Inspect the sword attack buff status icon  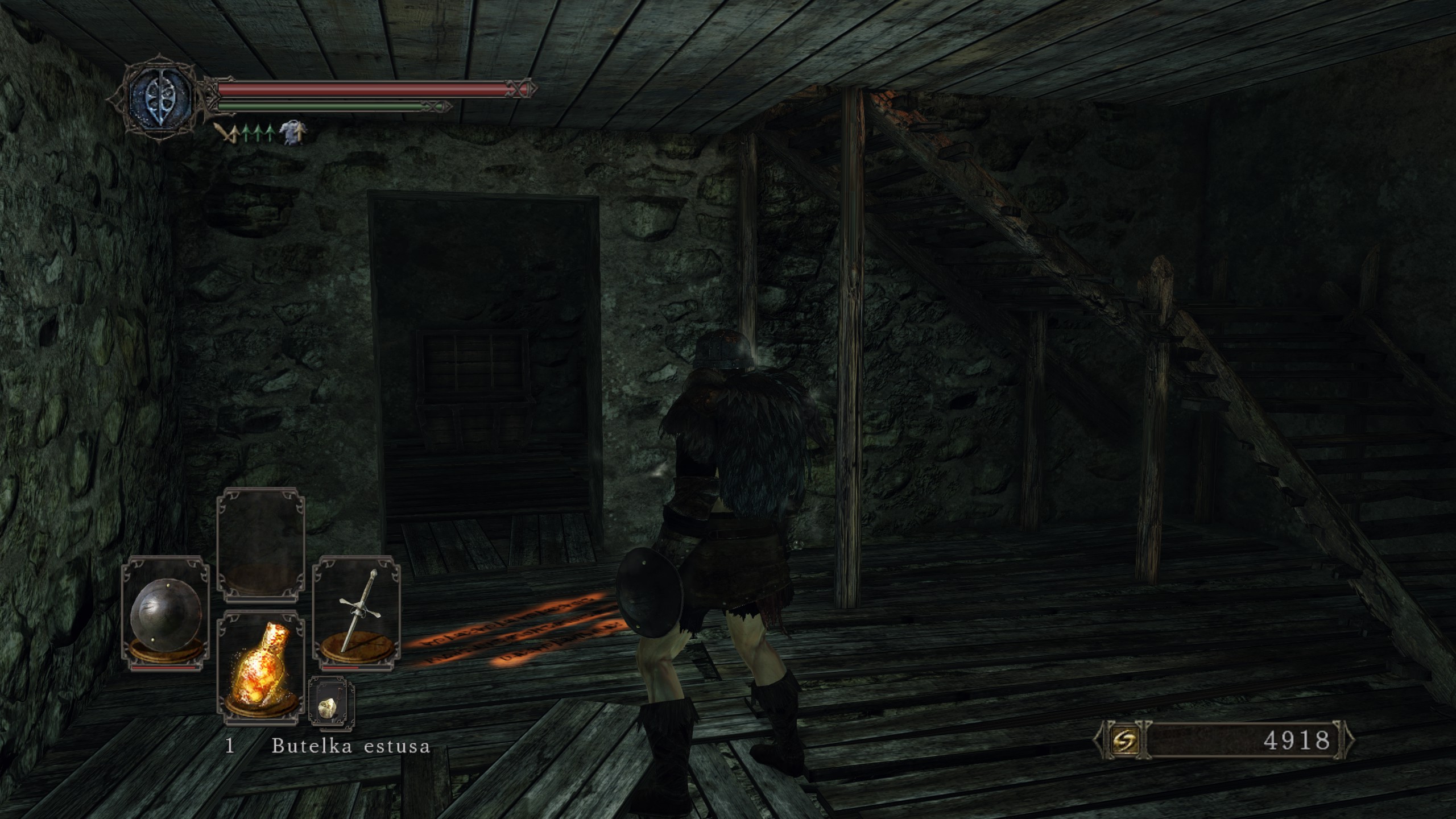[x=227, y=134]
